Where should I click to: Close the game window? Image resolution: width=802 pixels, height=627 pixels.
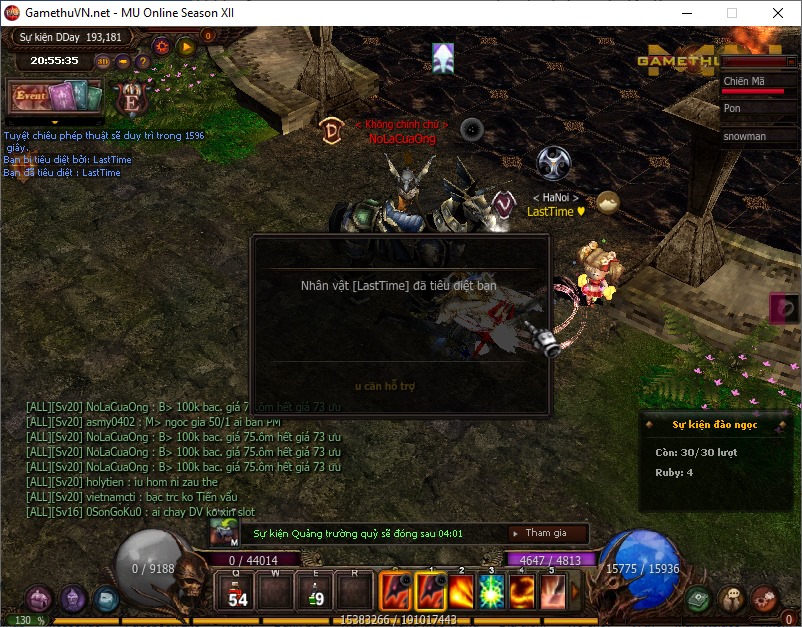pyautogui.click(x=777, y=13)
